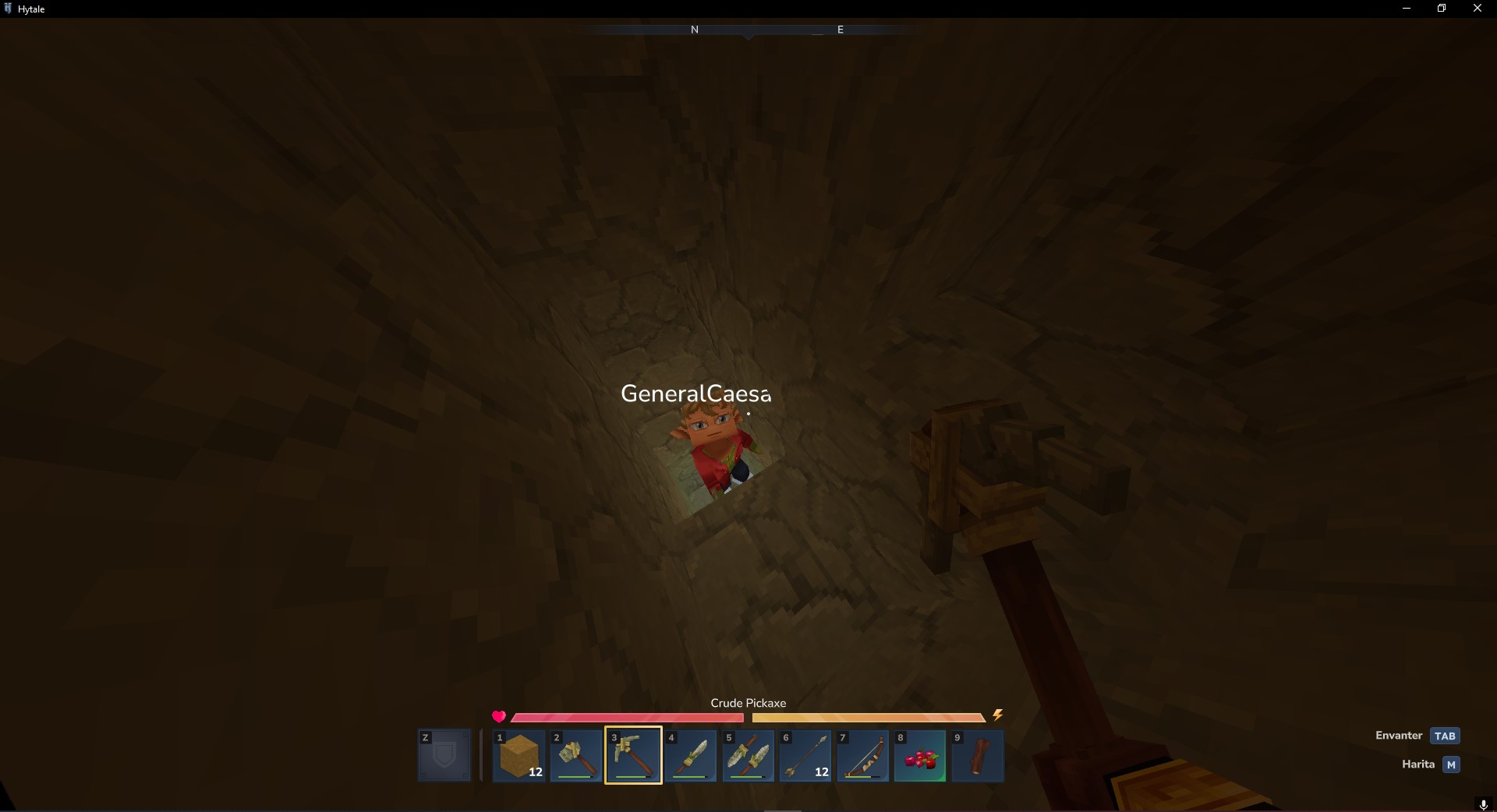Close the Hytale game window
The image size is (1497, 812).
click(x=1477, y=9)
